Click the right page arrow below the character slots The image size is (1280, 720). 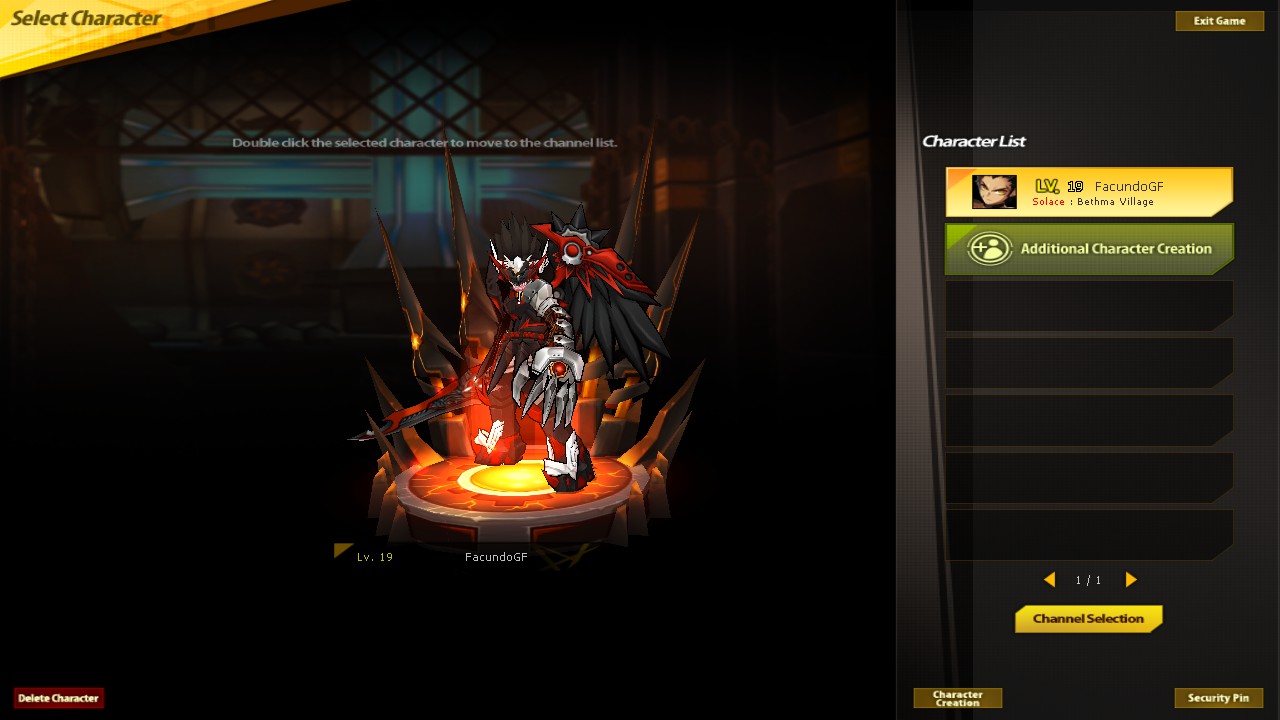pos(1131,579)
